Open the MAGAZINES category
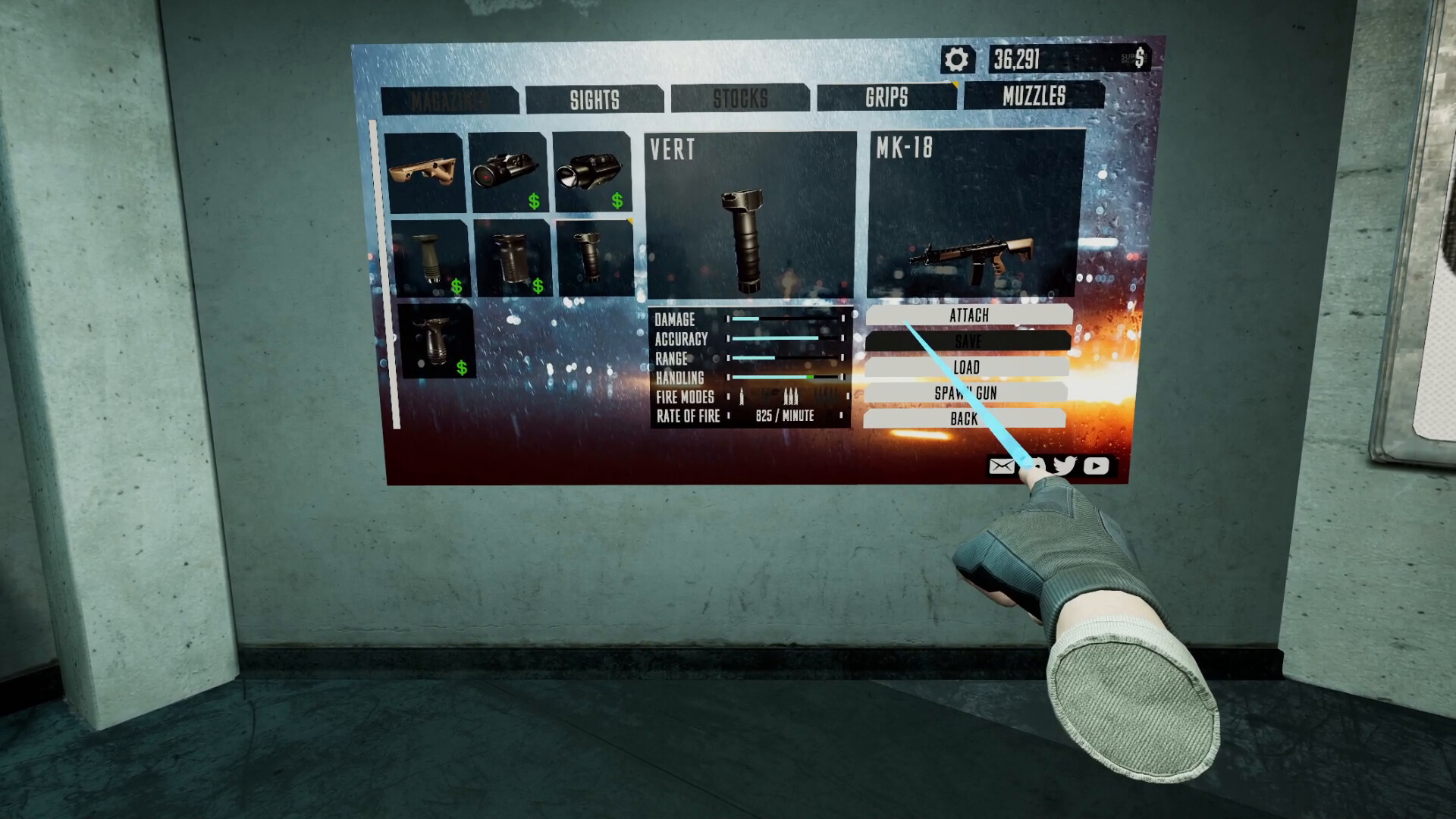 click(x=451, y=99)
